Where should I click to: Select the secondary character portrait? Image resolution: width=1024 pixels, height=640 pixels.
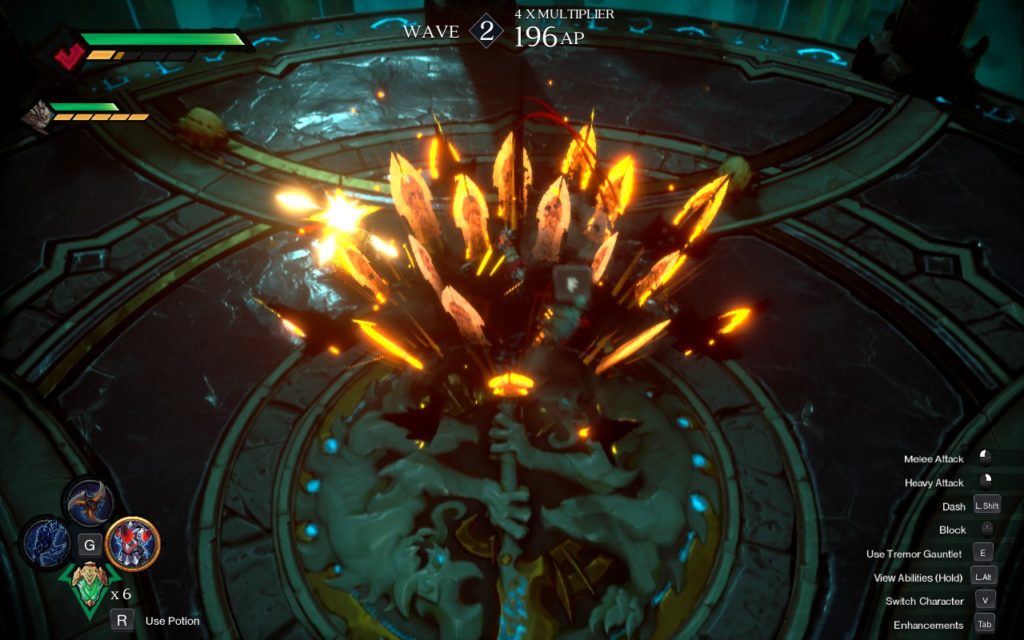click(x=36, y=114)
